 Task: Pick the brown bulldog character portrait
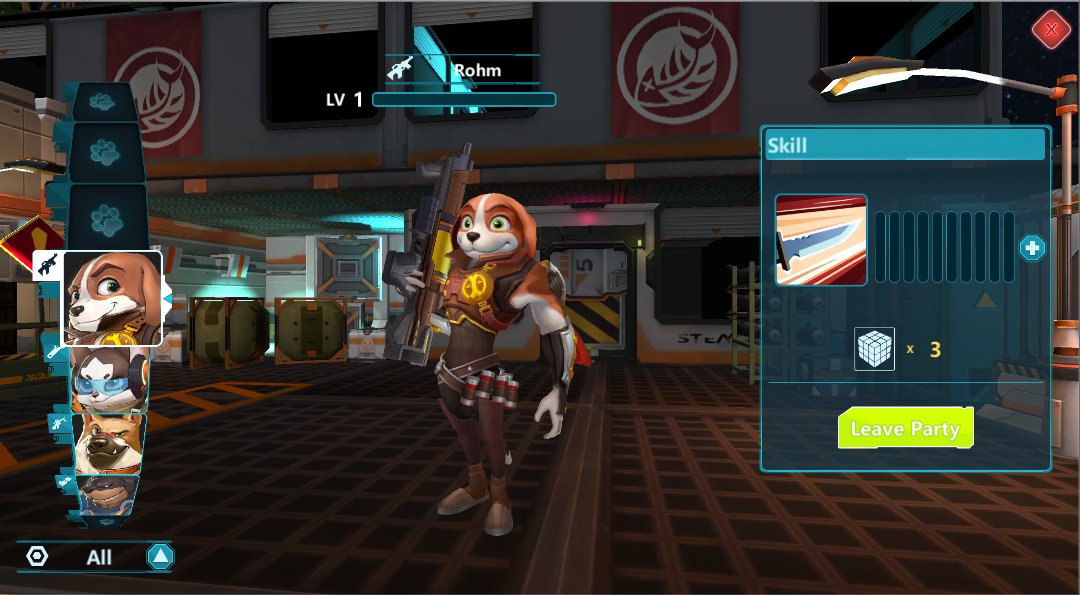[109, 443]
